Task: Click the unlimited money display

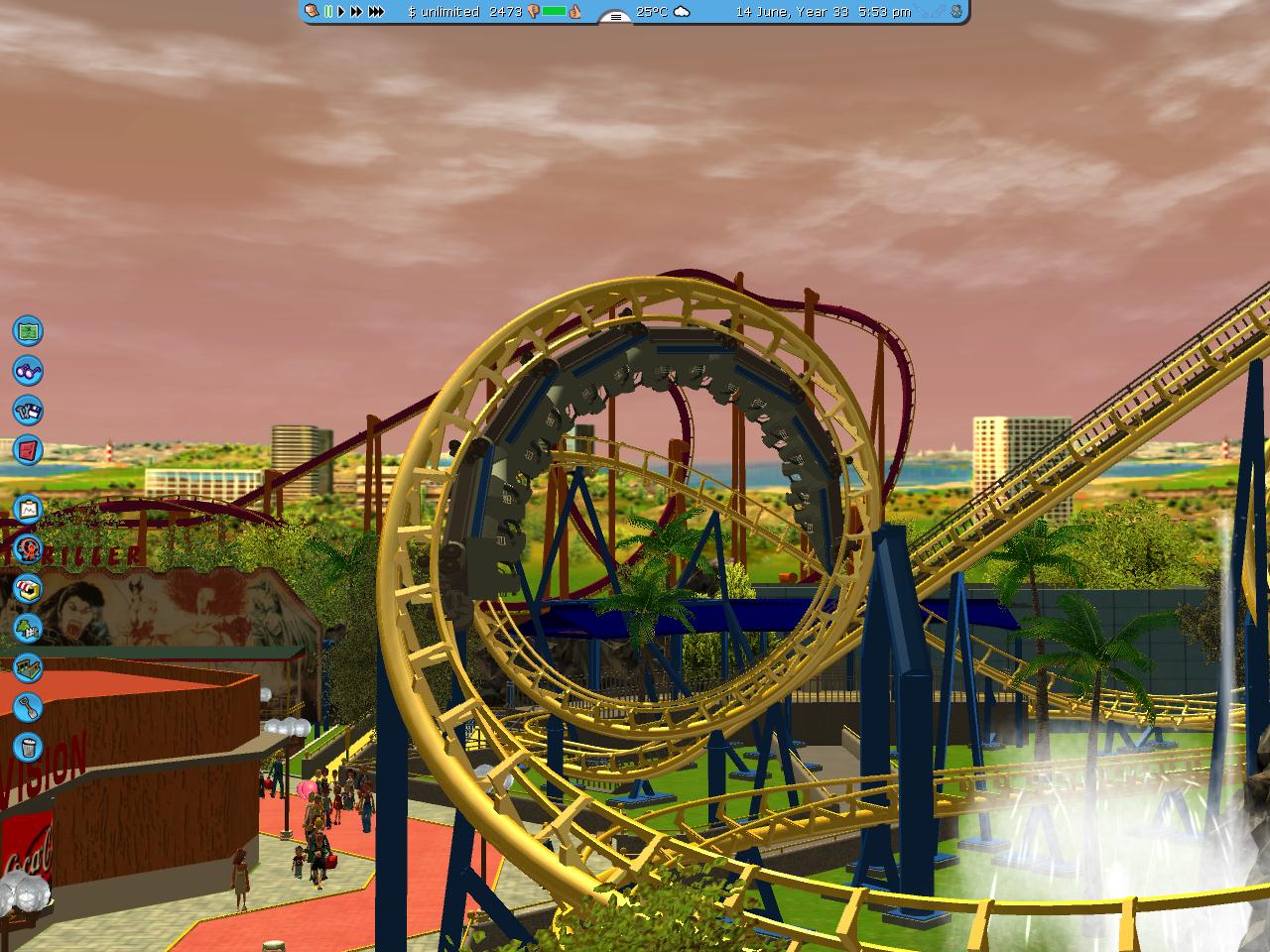Action: point(444,13)
